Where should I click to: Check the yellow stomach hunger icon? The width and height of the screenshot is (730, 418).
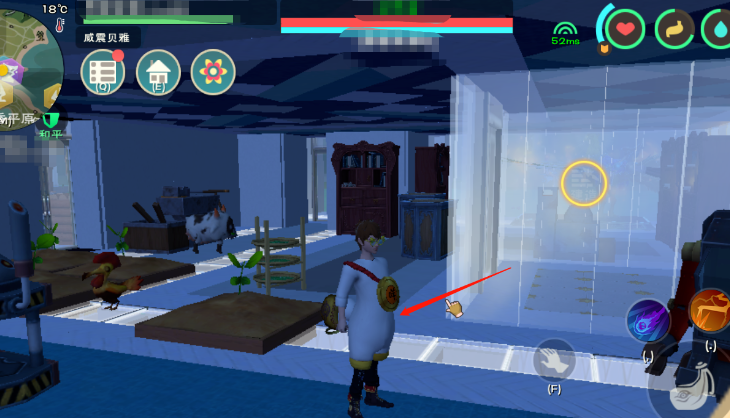(675, 28)
